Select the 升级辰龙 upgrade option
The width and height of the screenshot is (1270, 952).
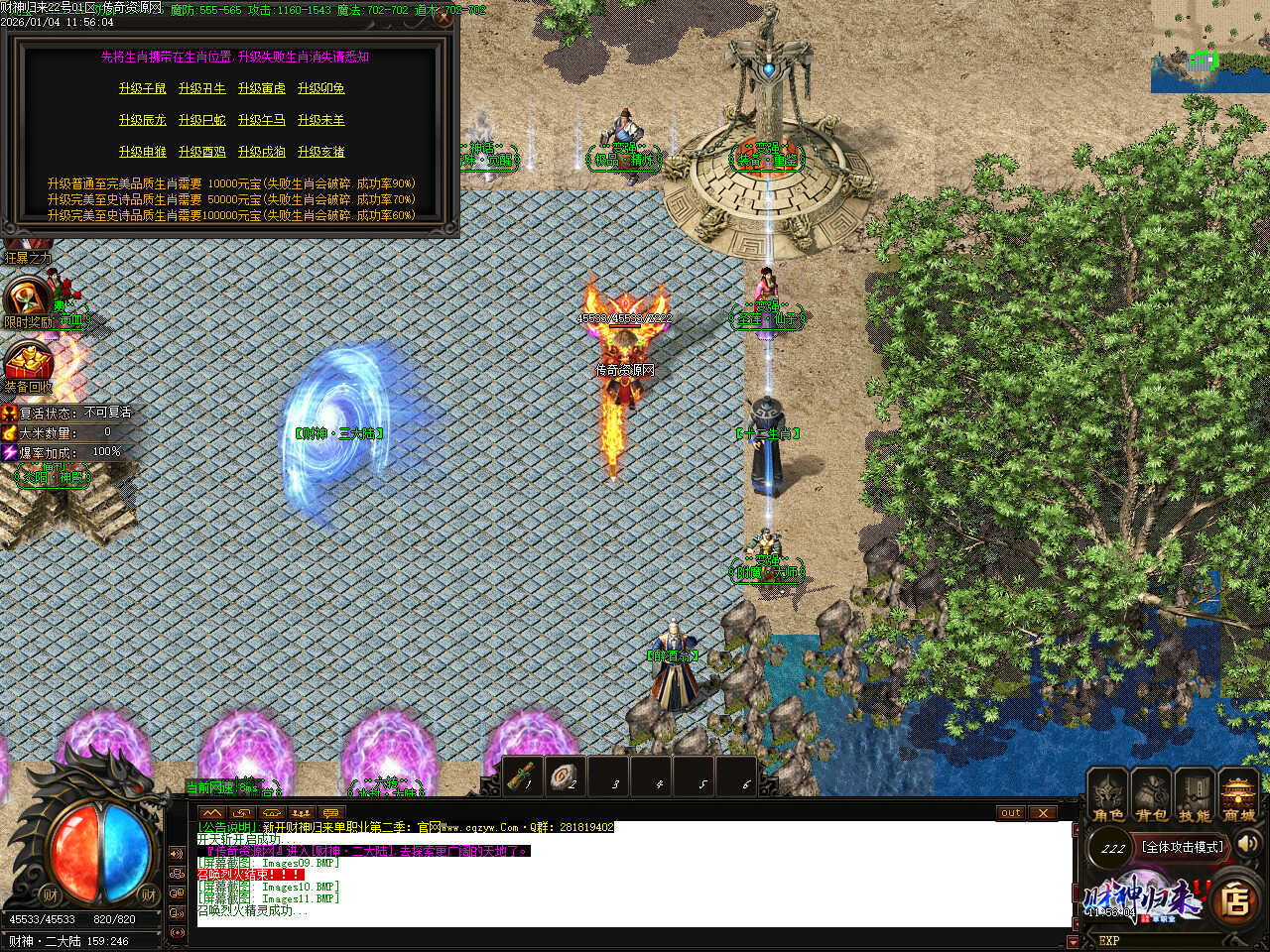click(143, 121)
